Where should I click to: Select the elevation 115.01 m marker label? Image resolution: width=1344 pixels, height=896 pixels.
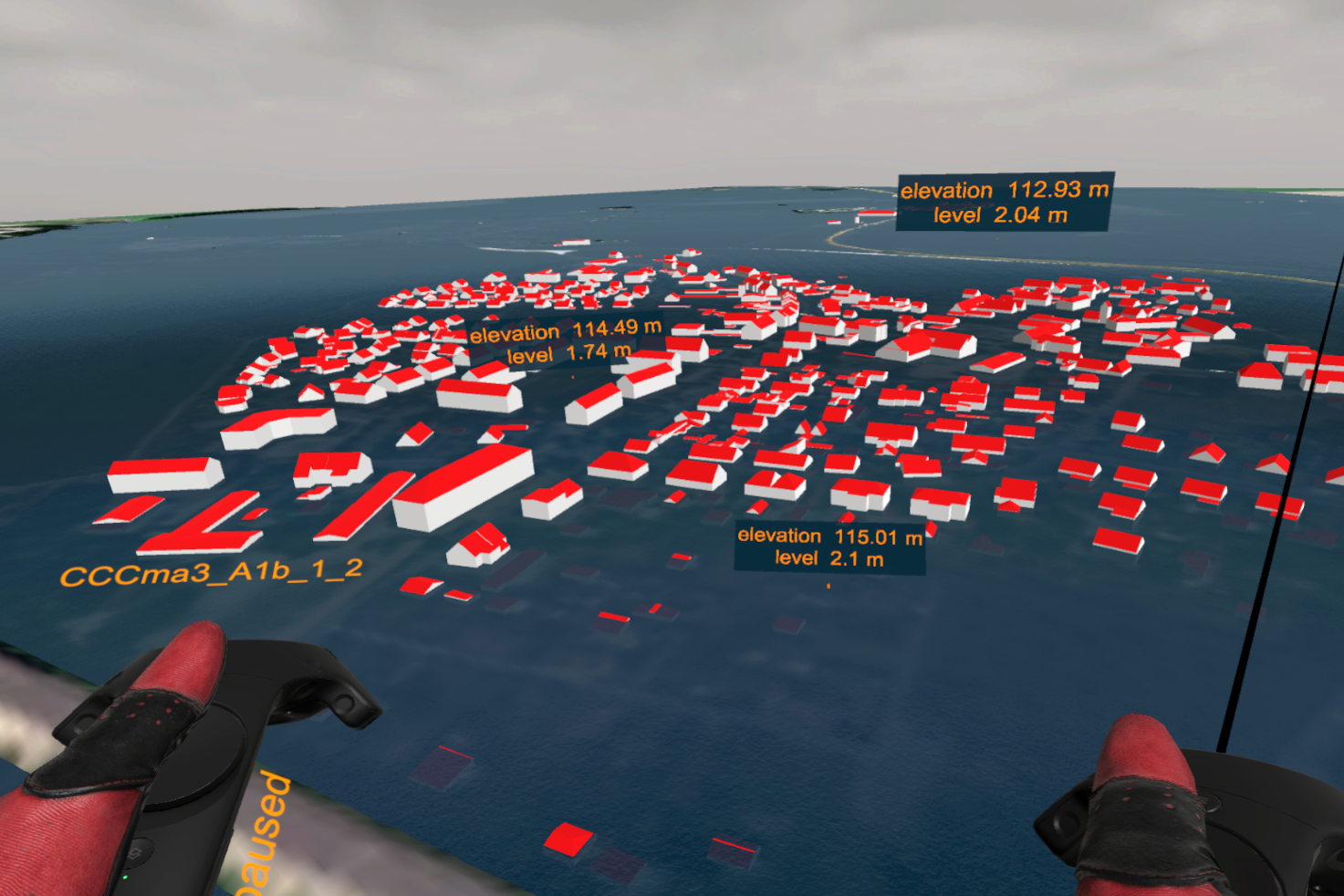[829, 547]
